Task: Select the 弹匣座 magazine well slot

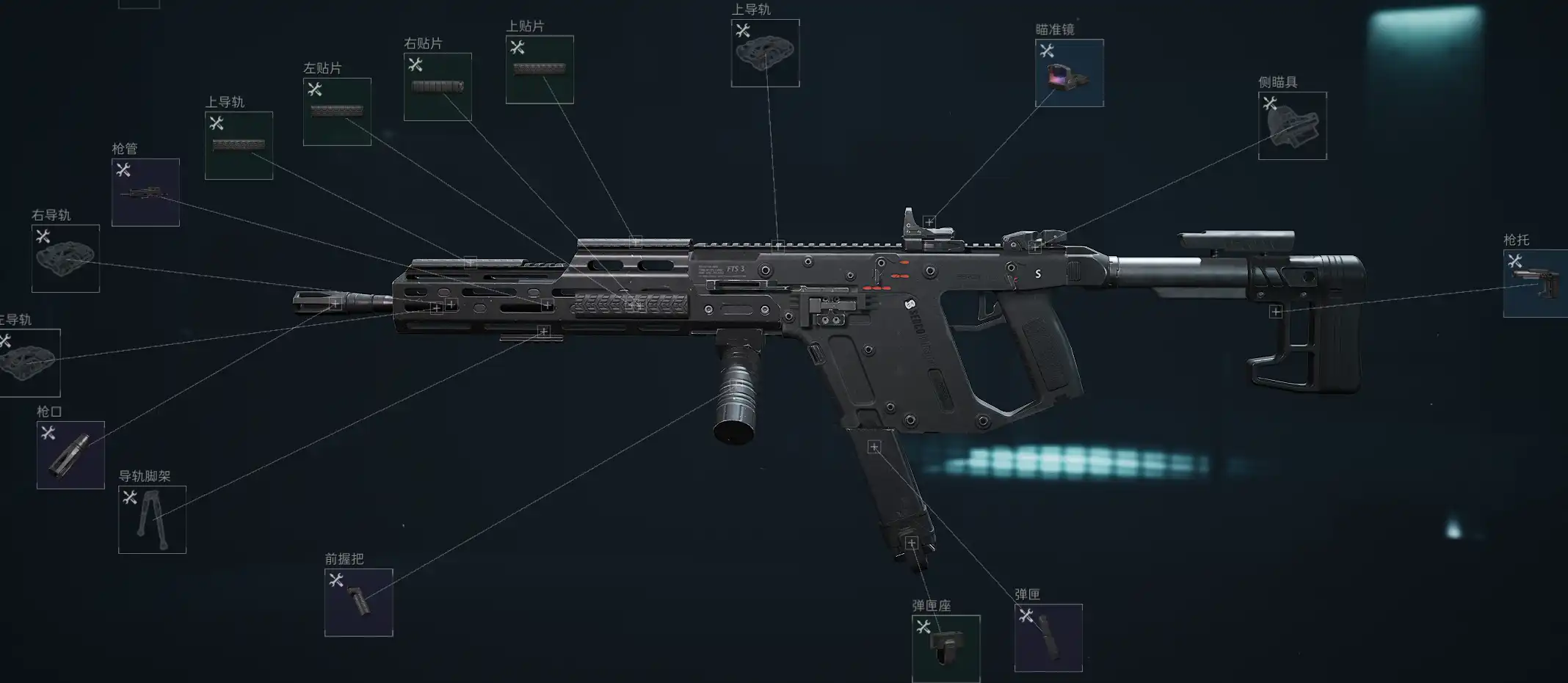Action: (x=945, y=649)
